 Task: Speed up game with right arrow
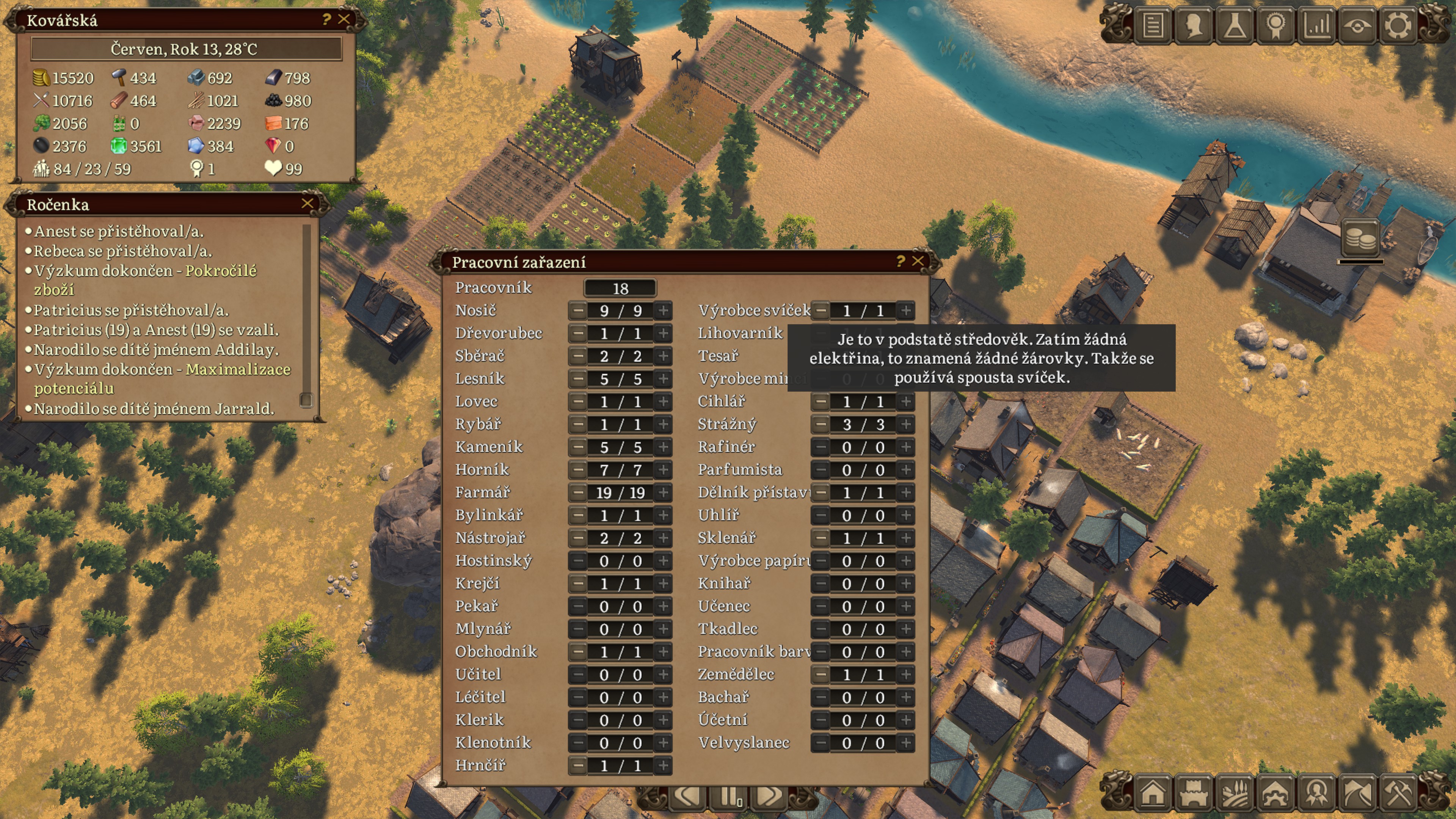click(x=769, y=797)
